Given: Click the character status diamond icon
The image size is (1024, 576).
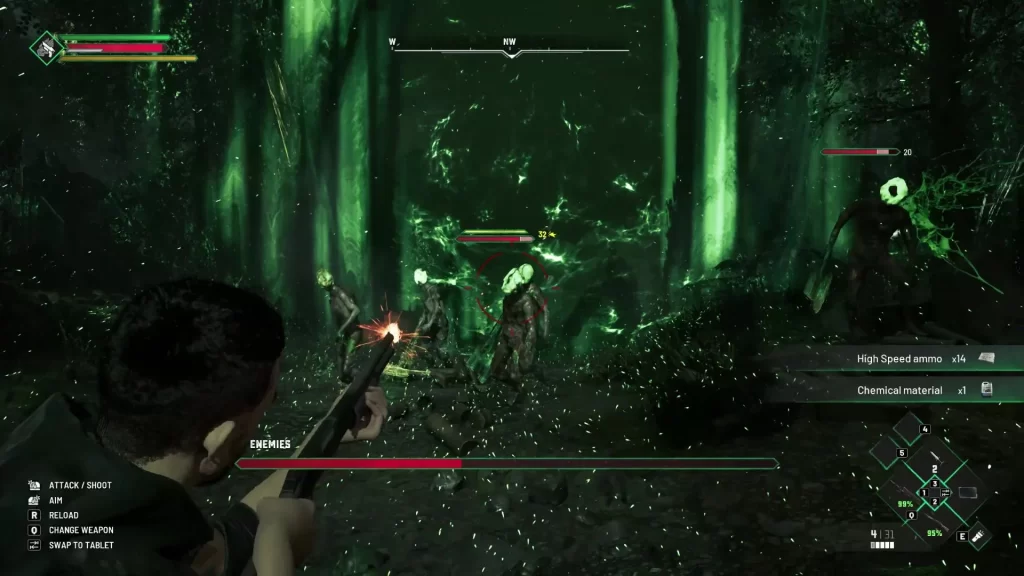Looking at the screenshot, I should click(x=45, y=46).
